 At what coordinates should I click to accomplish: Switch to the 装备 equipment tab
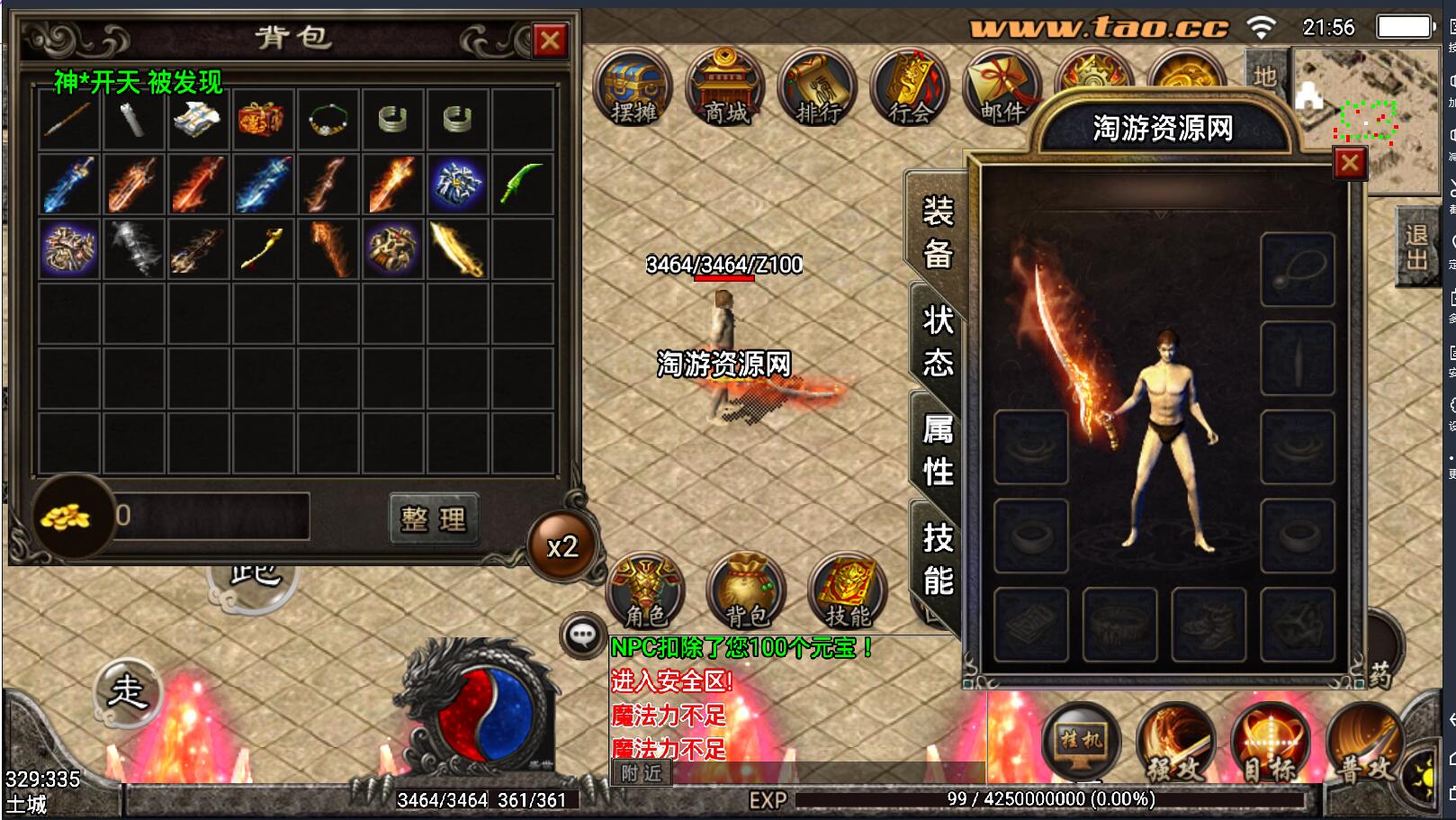pos(937,233)
